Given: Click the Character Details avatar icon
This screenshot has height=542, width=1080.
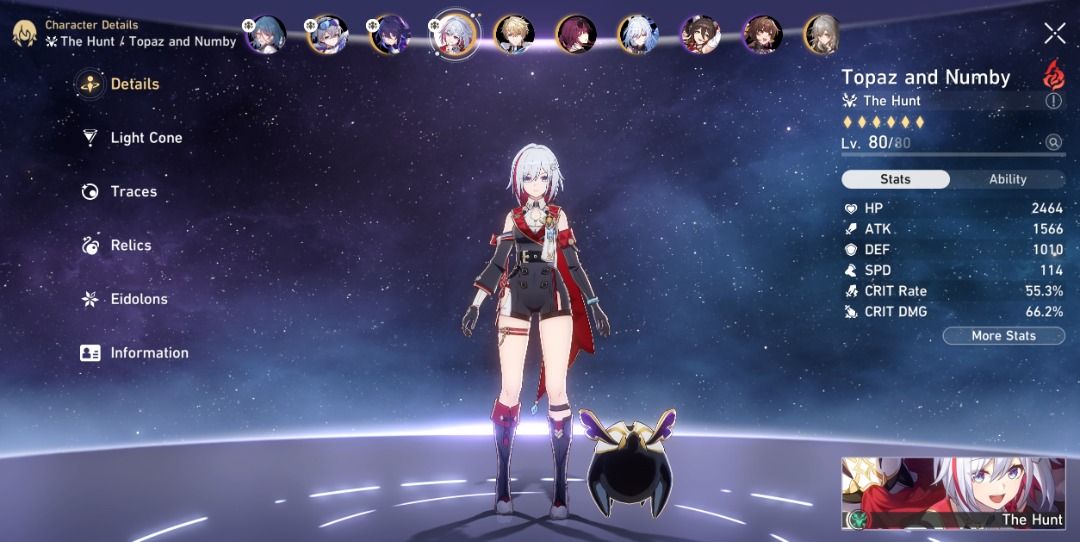Looking at the screenshot, I should pyautogui.click(x=24, y=33).
